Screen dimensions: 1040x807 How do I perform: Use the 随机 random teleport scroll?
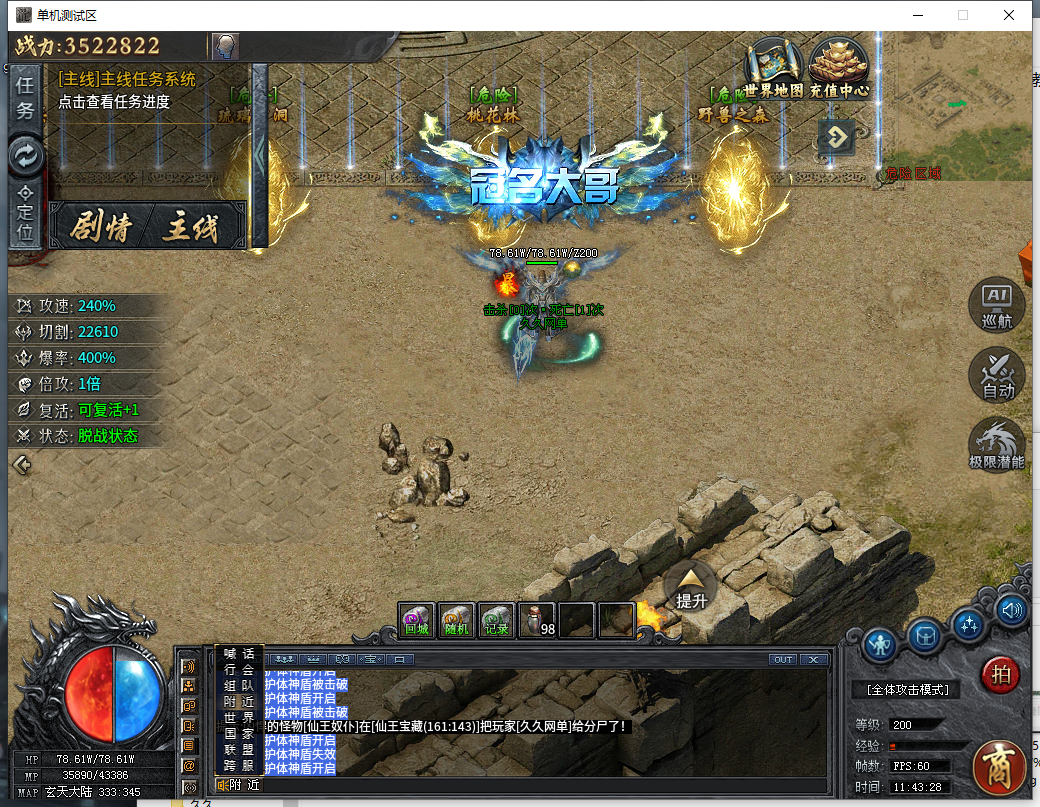coord(457,620)
